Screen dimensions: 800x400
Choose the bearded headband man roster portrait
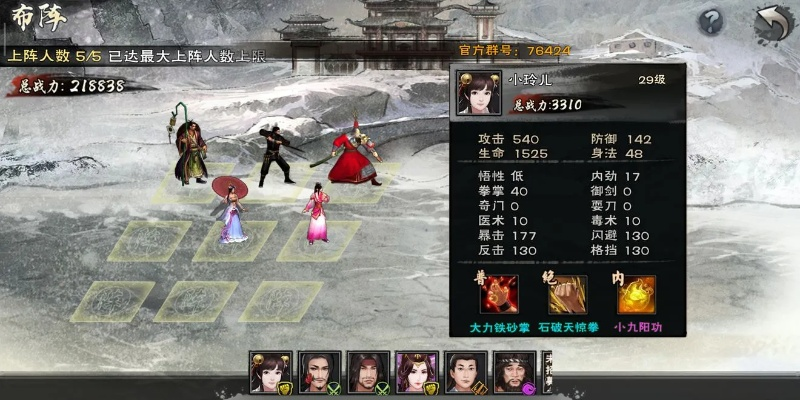pos(515,372)
